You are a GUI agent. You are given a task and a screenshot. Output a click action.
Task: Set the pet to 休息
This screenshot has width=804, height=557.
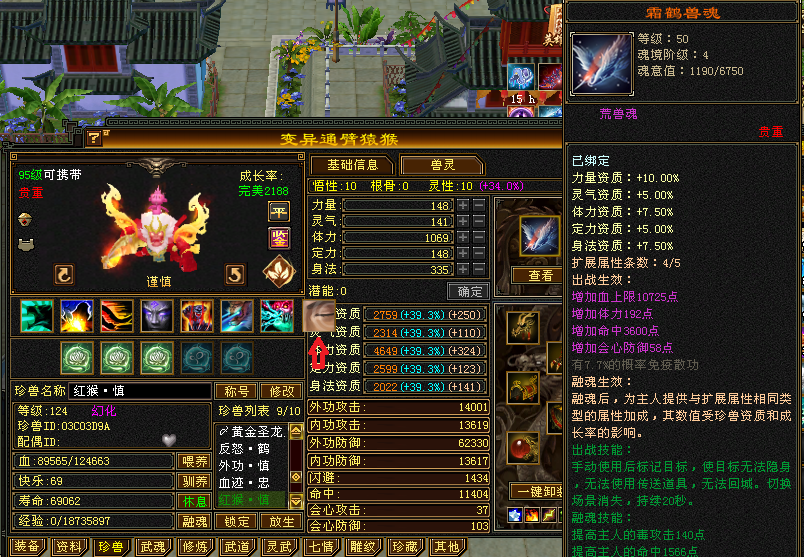coord(194,501)
